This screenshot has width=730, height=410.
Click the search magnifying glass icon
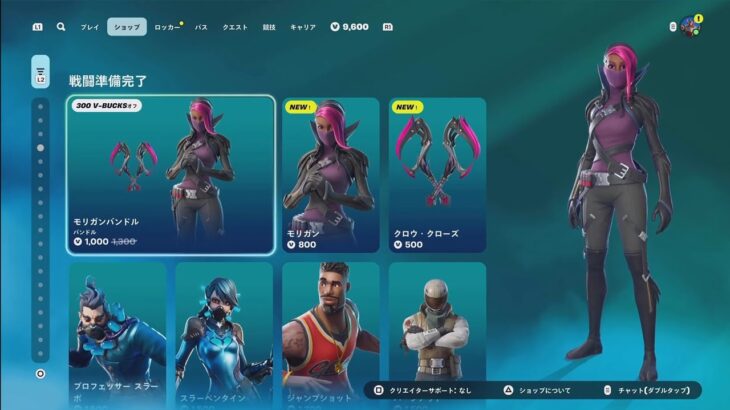tap(61, 27)
